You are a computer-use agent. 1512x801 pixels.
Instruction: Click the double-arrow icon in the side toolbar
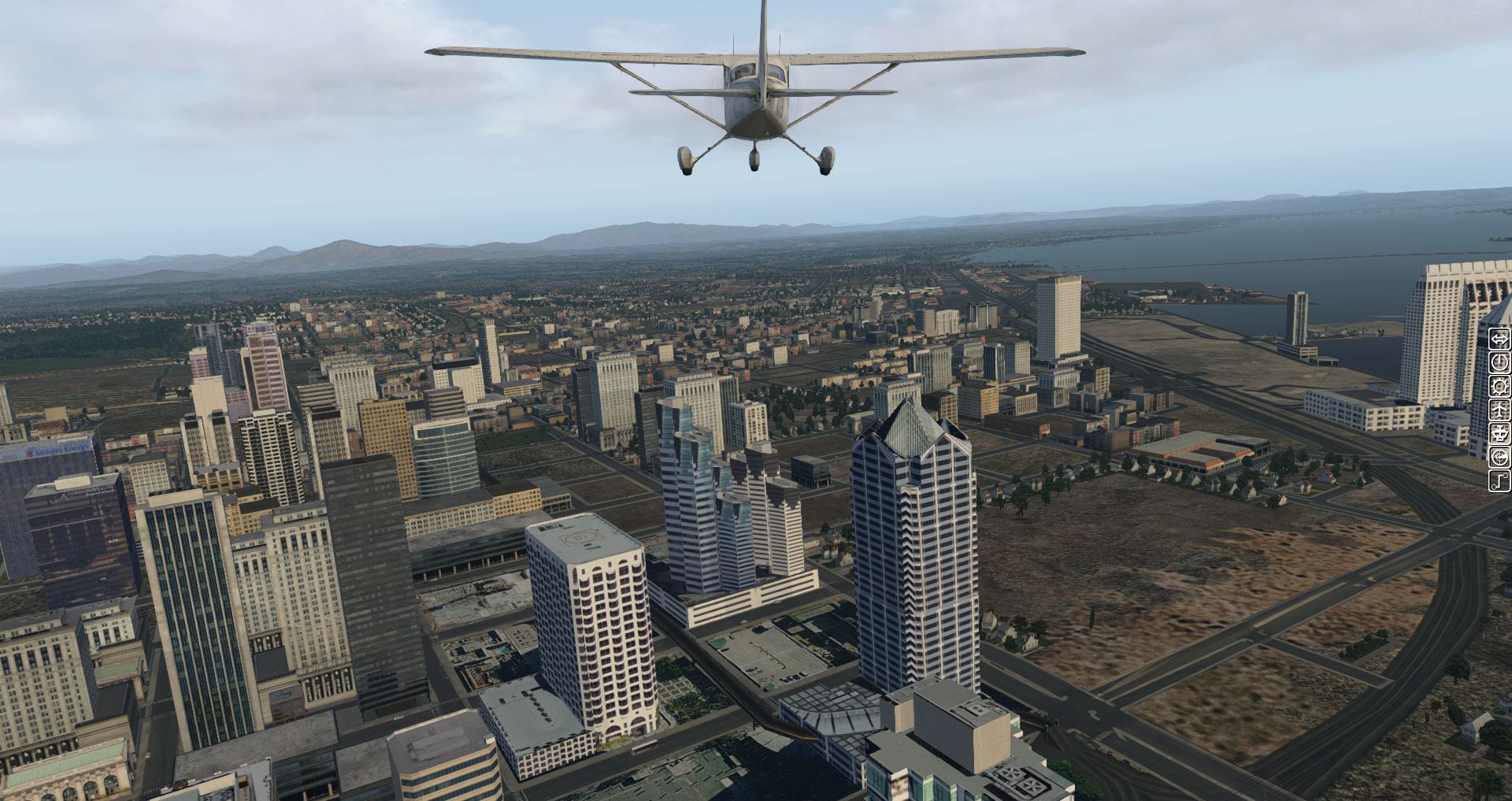(1499, 339)
